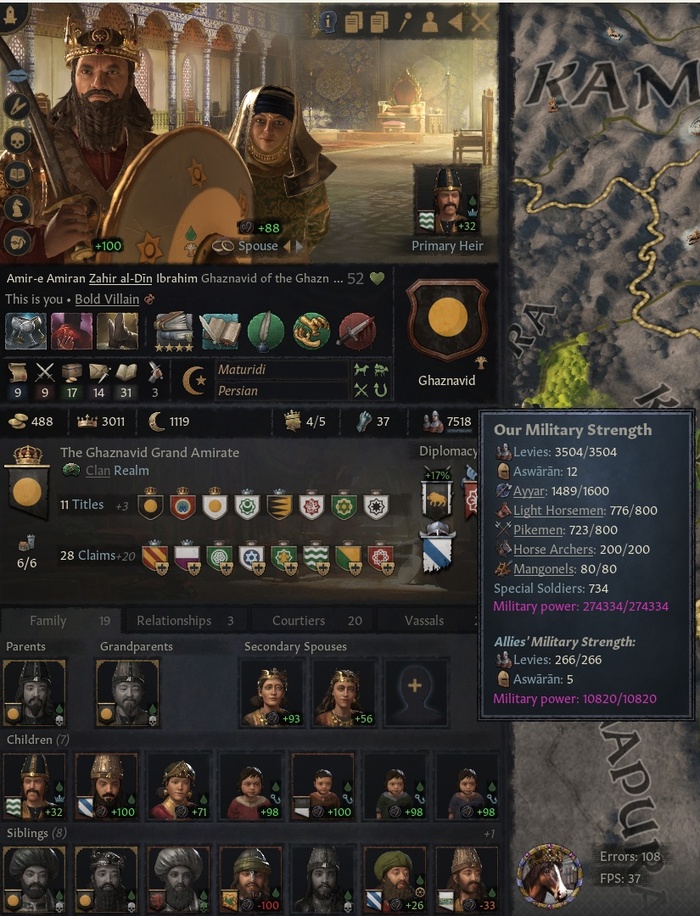This screenshot has height=916, width=700.
Task: Go back with the left arrow button
Action: click(x=456, y=21)
